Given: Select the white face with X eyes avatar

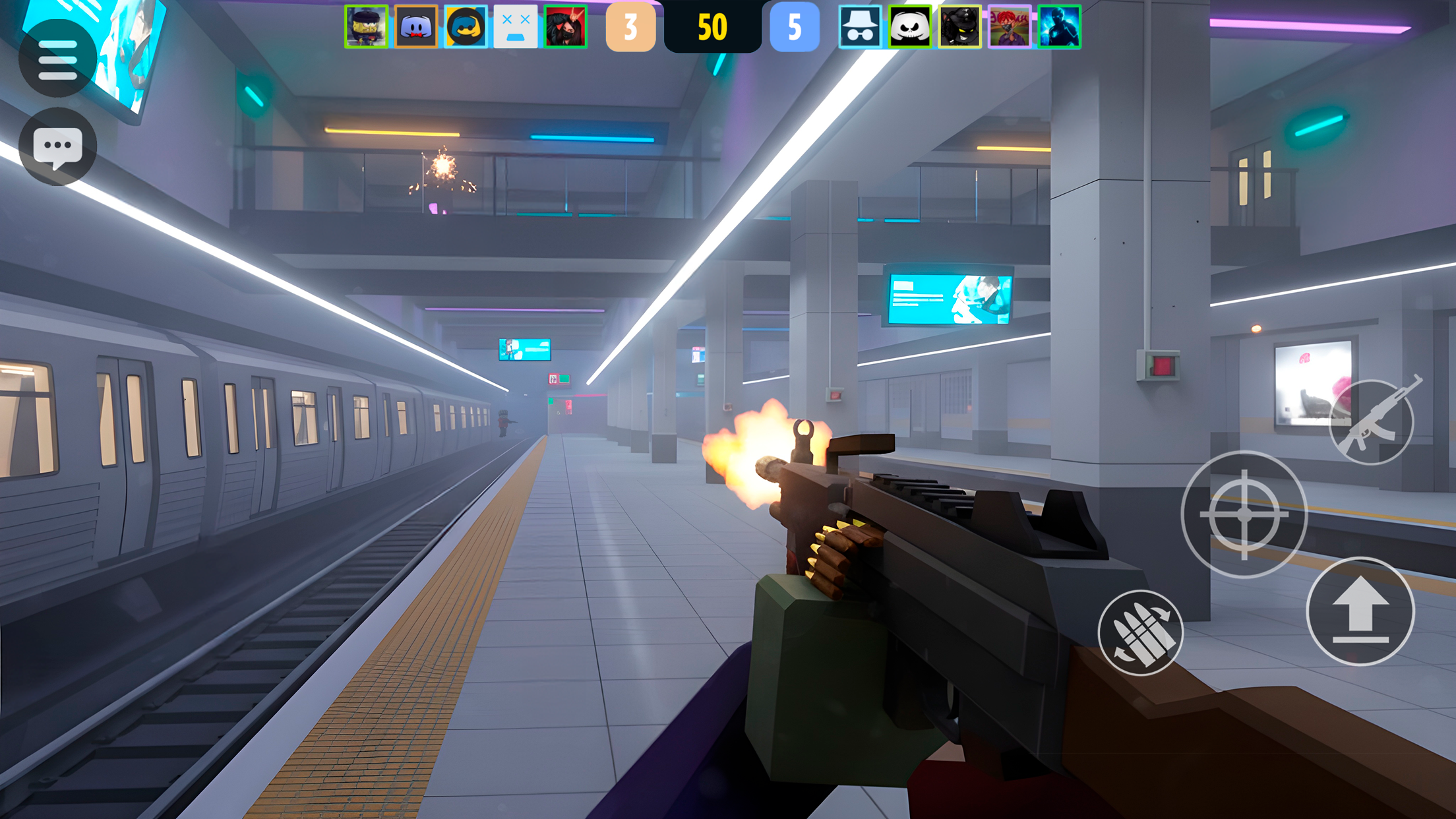Looking at the screenshot, I should [x=516, y=27].
